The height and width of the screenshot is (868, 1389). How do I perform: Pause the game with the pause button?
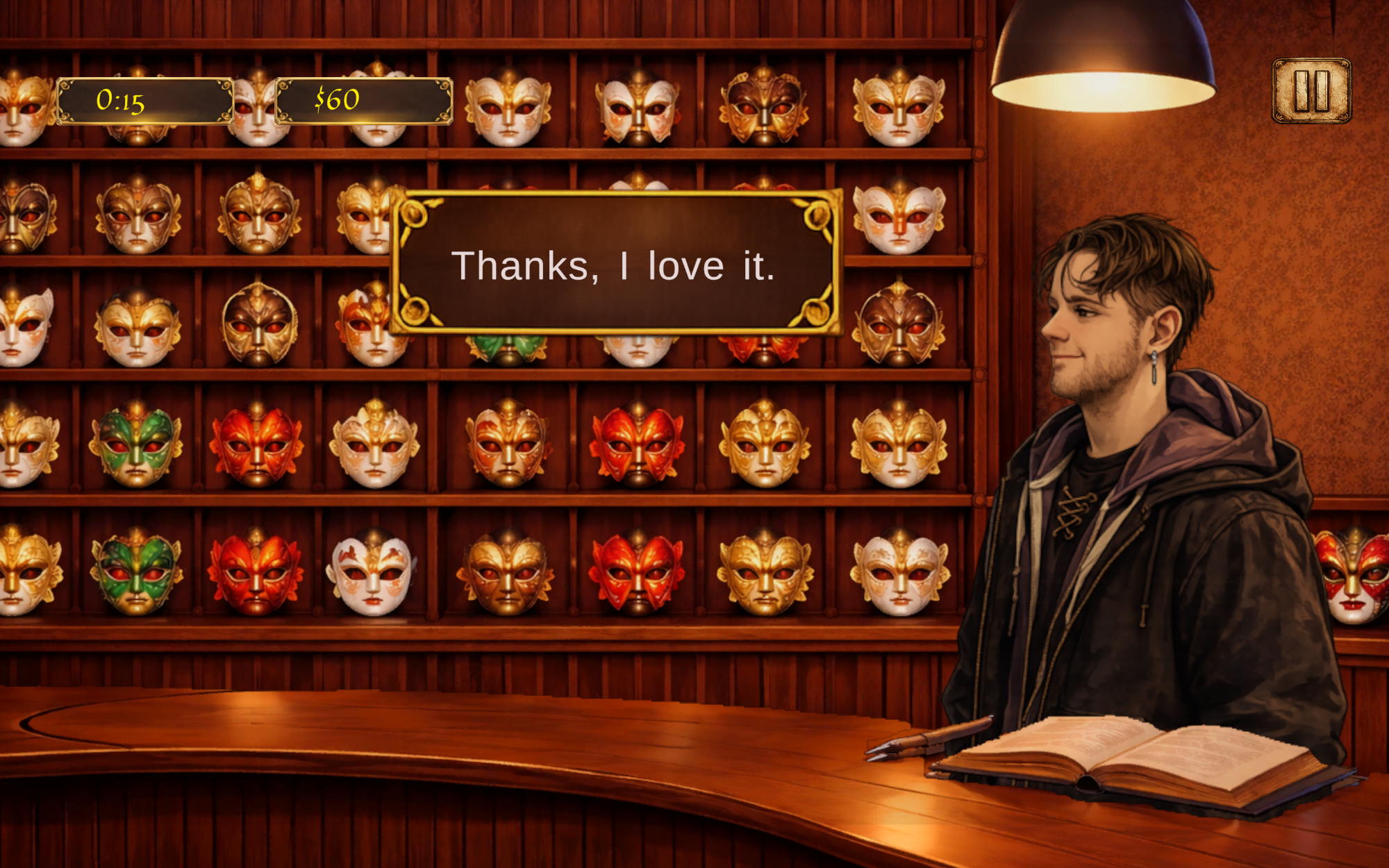(x=1311, y=91)
